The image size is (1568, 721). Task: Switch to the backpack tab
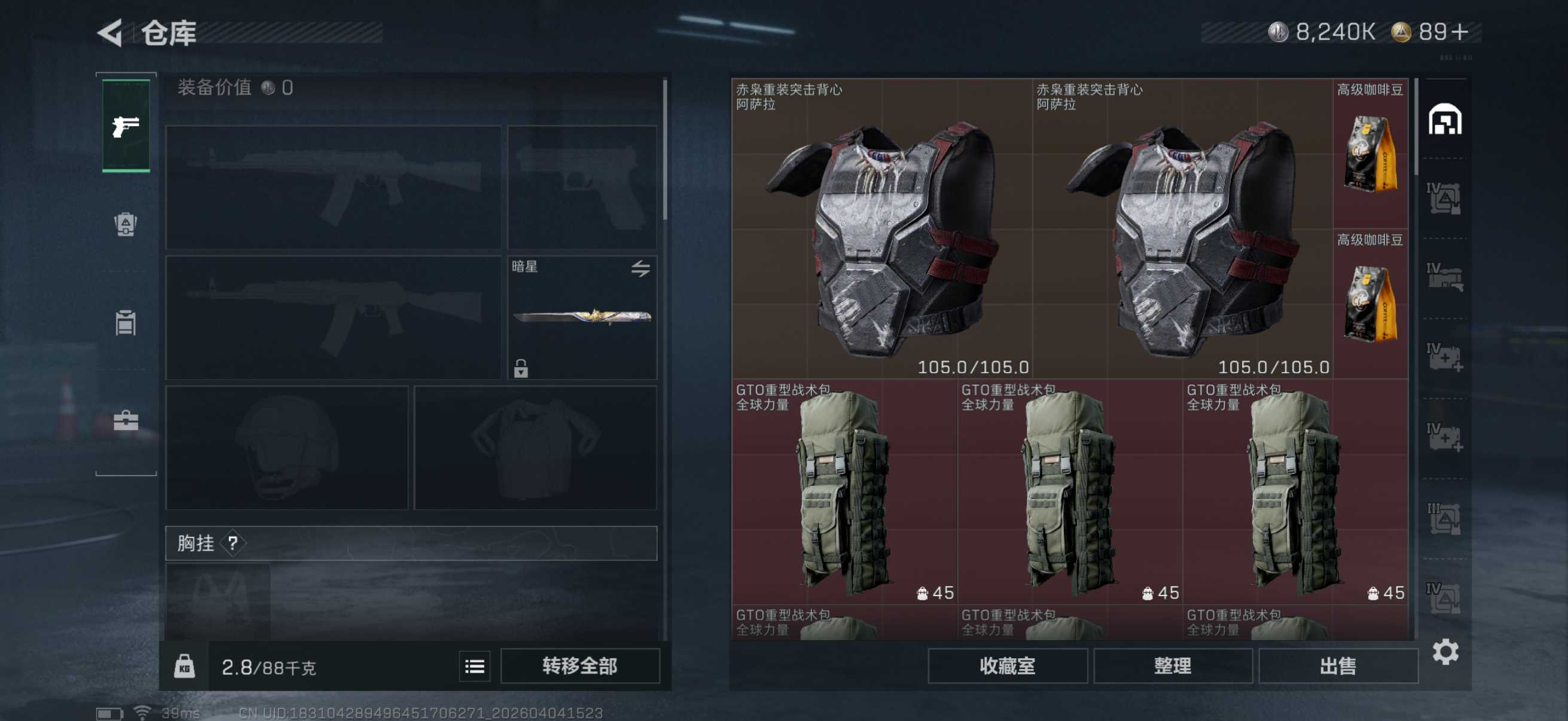pyautogui.click(x=126, y=225)
